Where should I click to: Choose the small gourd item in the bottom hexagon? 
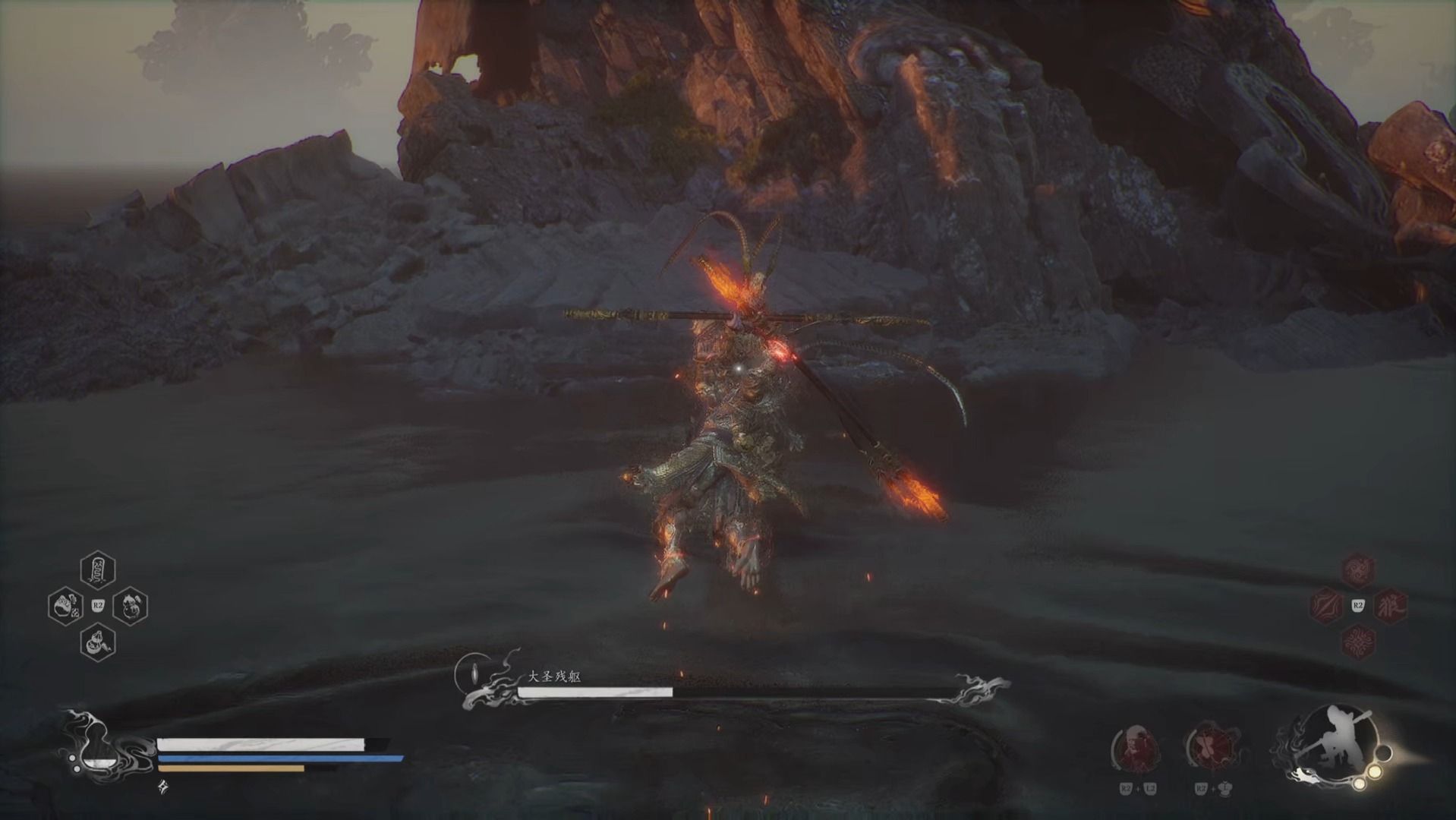tap(98, 642)
